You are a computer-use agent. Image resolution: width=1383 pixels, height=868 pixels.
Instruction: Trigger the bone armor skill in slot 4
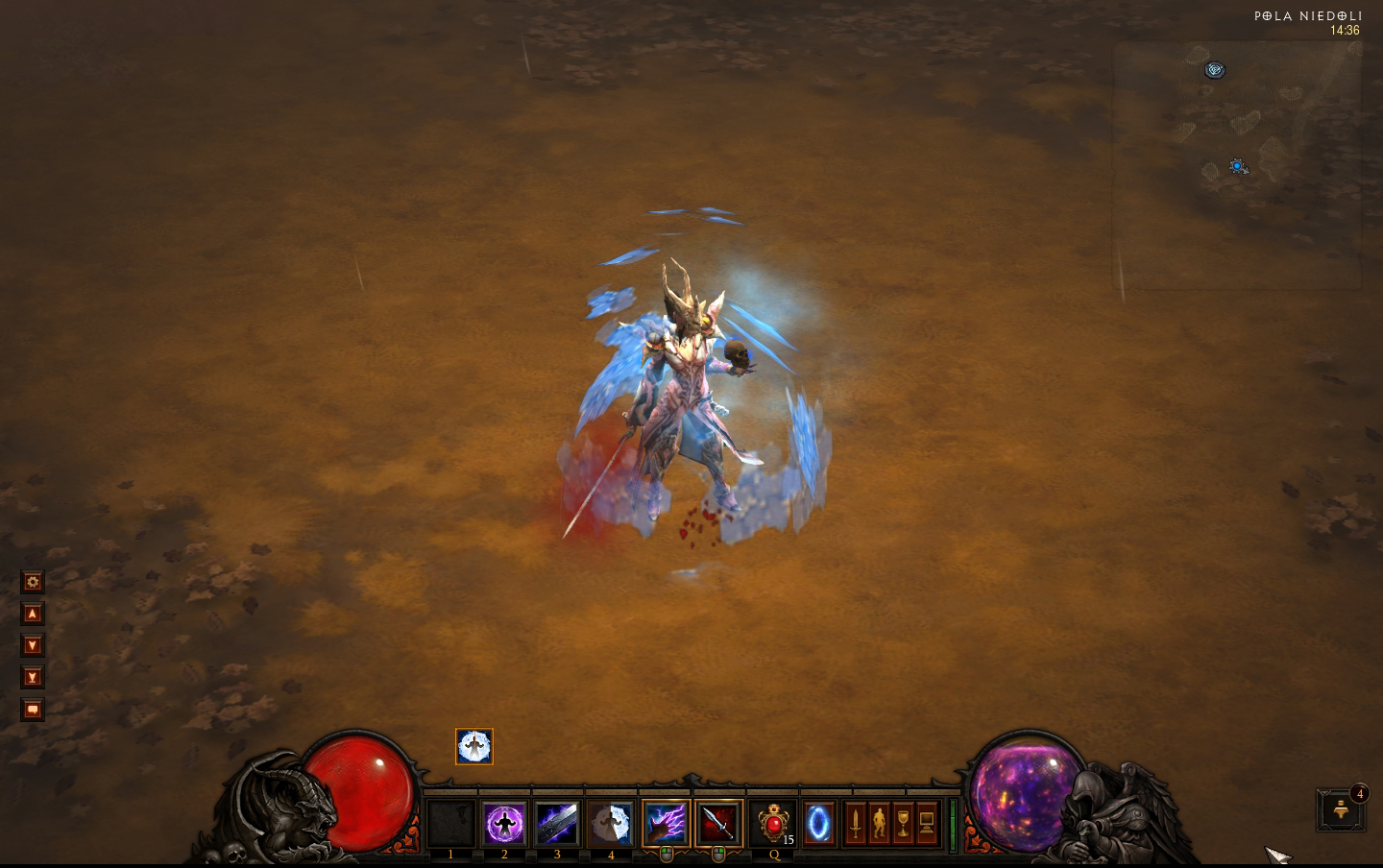[611, 824]
